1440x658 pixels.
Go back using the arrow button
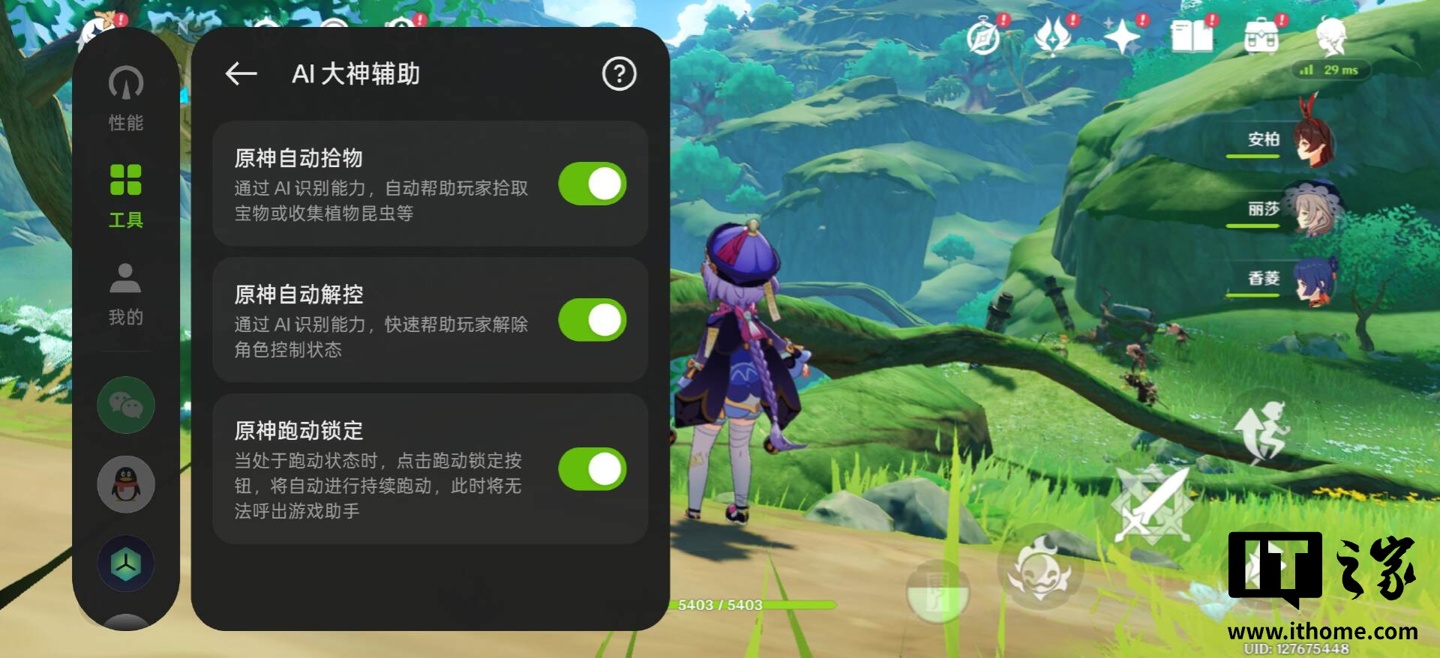coord(241,74)
